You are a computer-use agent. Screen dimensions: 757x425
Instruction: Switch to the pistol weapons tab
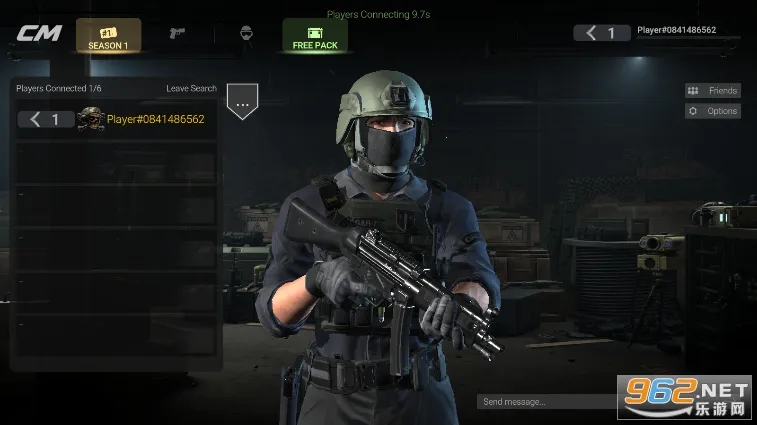coord(177,33)
